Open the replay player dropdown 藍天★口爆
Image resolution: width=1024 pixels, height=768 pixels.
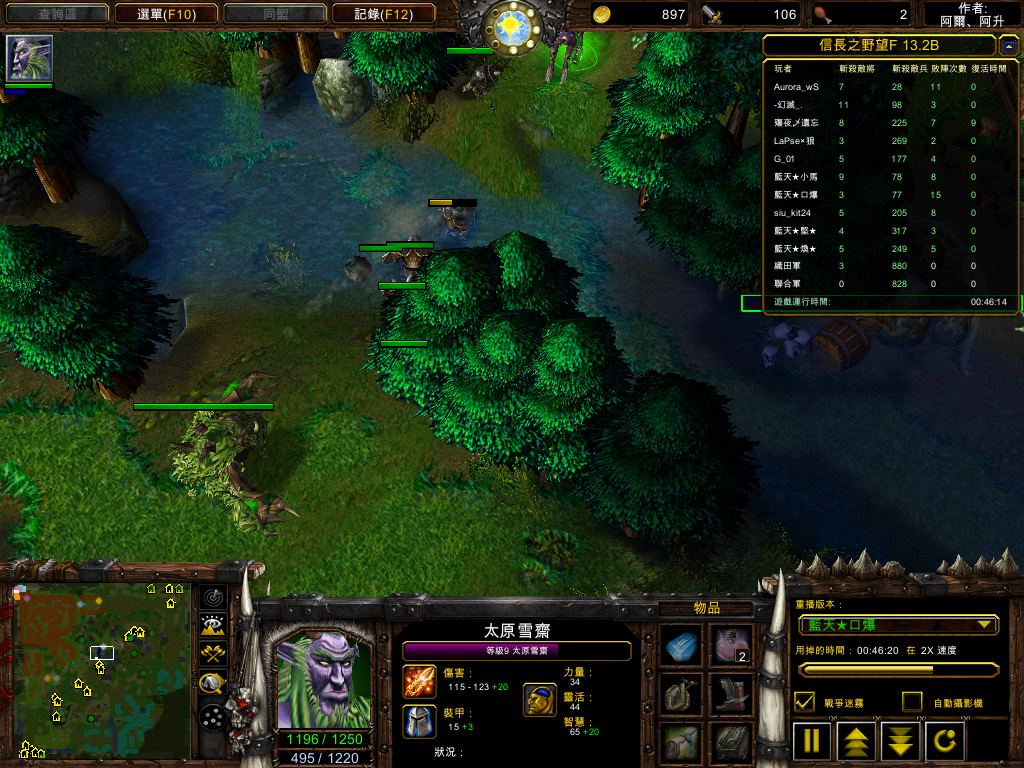click(x=897, y=625)
